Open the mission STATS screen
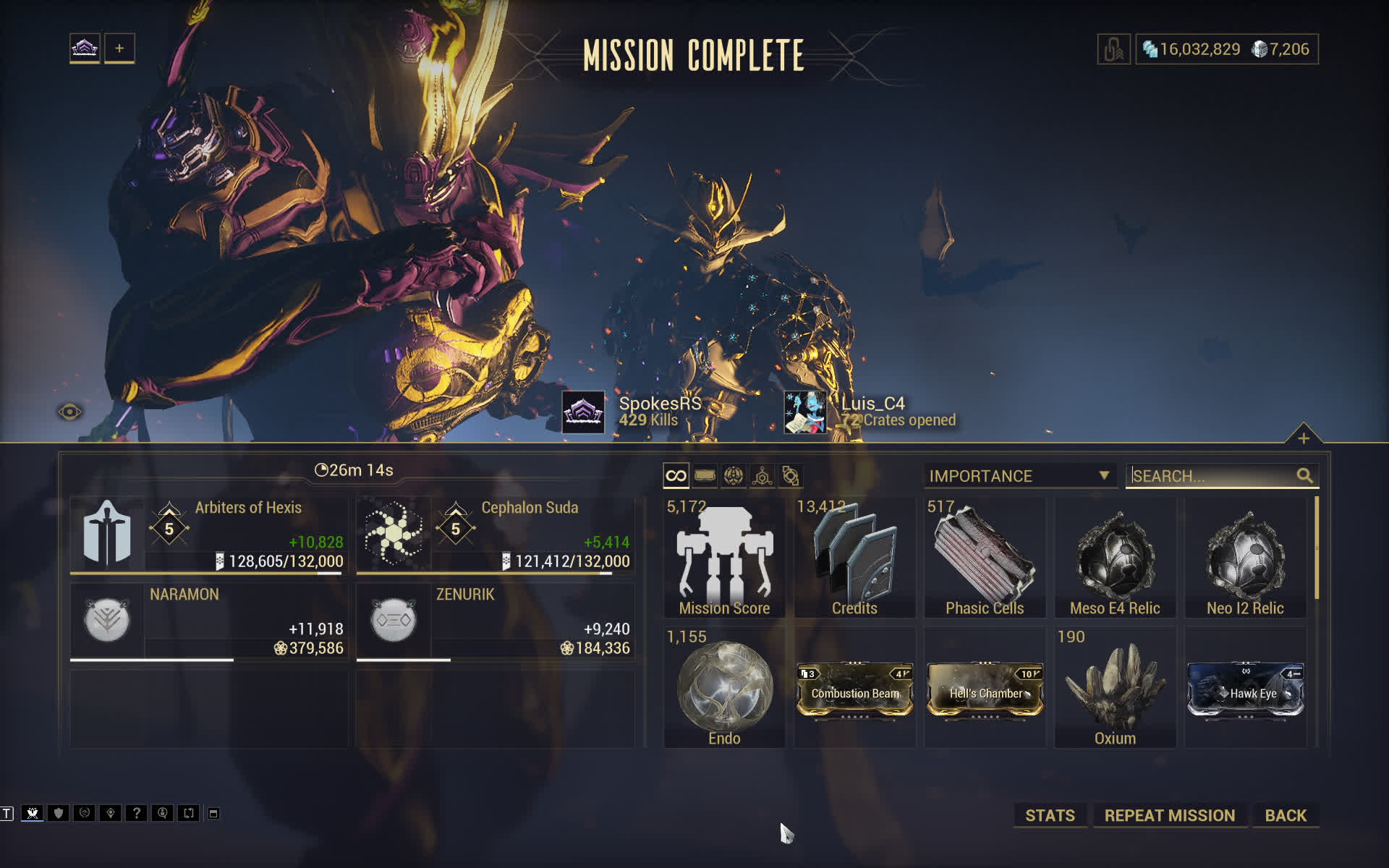The width and height of the screenshot is (1389, 868). (x=1050, y=815)
